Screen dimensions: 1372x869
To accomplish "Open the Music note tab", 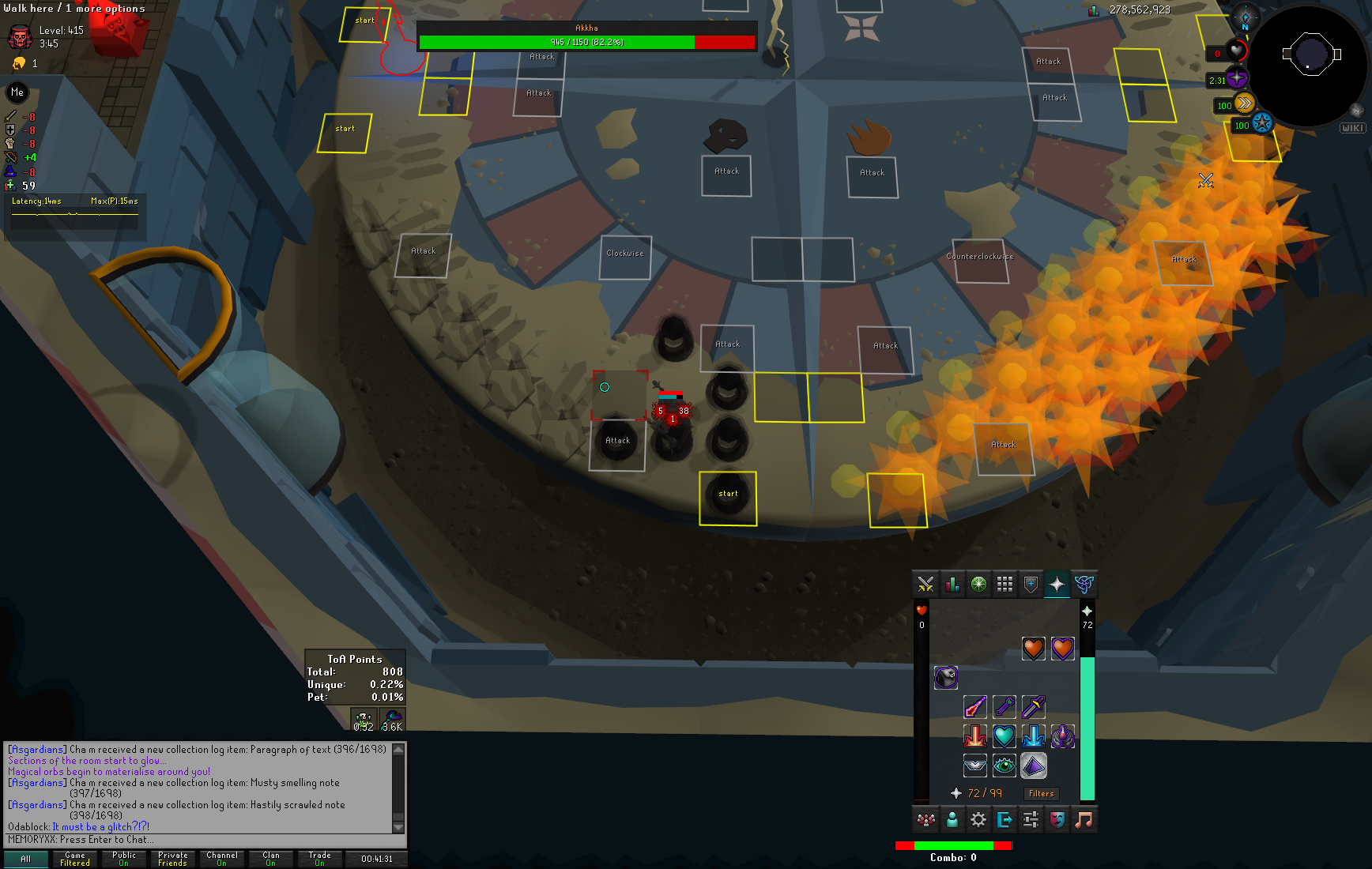I will tap(1084, 820).
